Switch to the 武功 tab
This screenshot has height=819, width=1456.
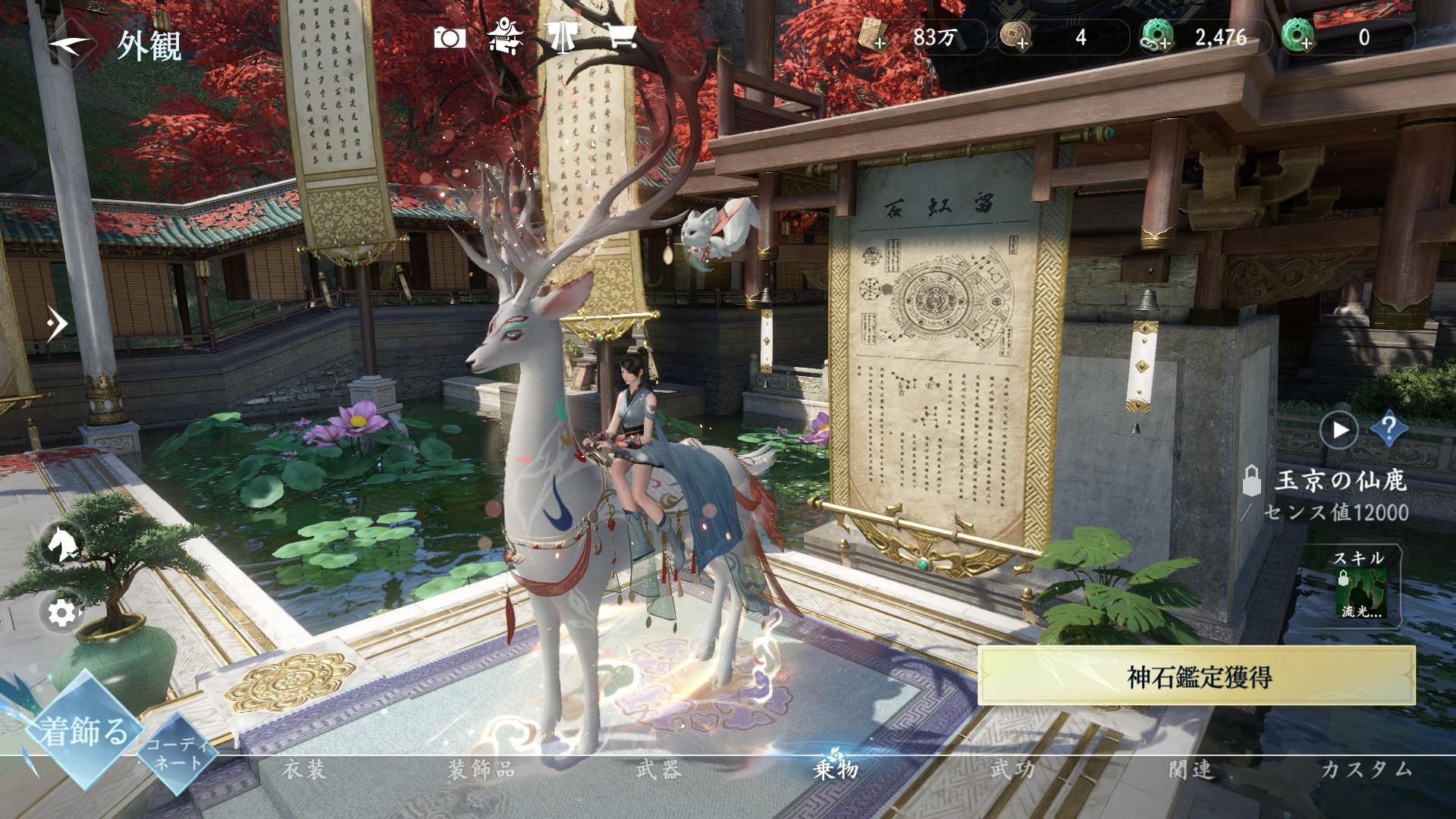pos(1013,770)
